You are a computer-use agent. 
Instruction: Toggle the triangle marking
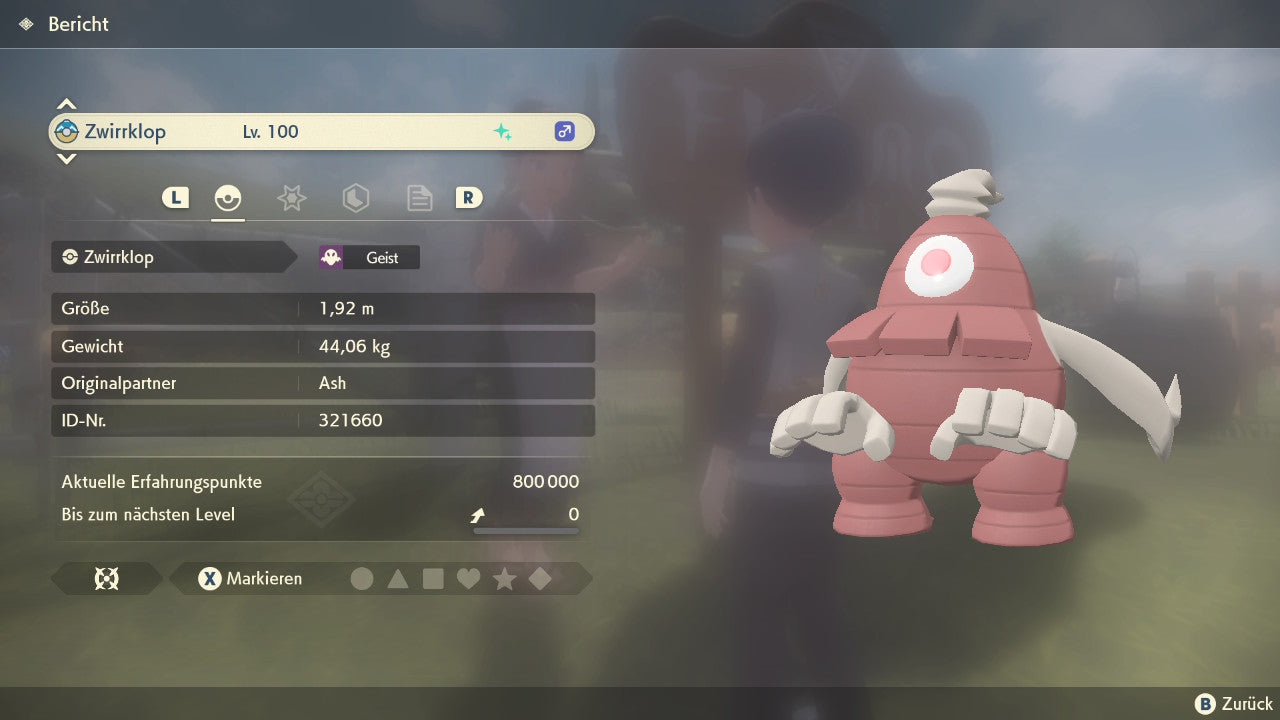[x=398, y=578]
